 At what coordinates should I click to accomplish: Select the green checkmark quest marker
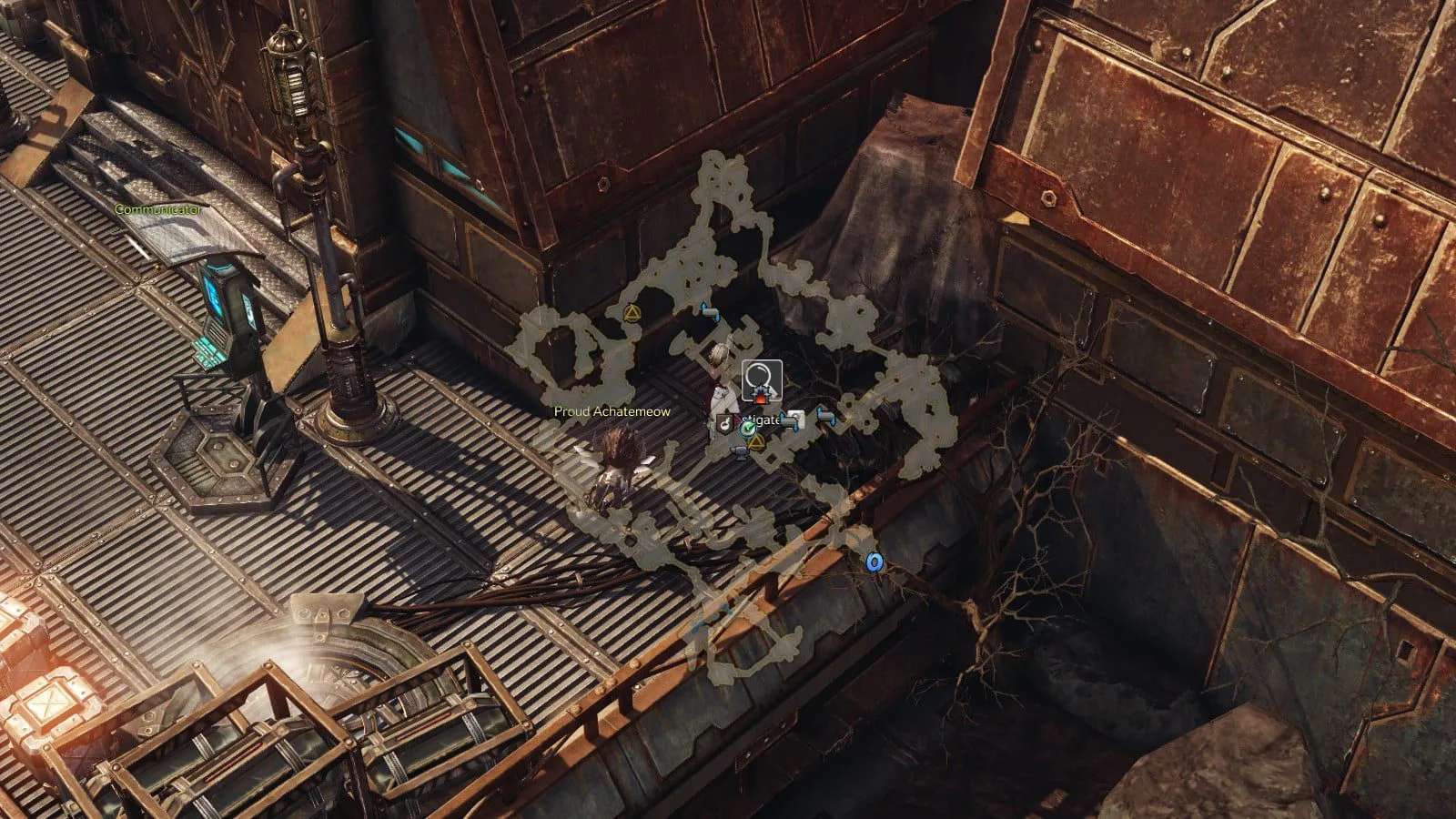coord(748,428)
